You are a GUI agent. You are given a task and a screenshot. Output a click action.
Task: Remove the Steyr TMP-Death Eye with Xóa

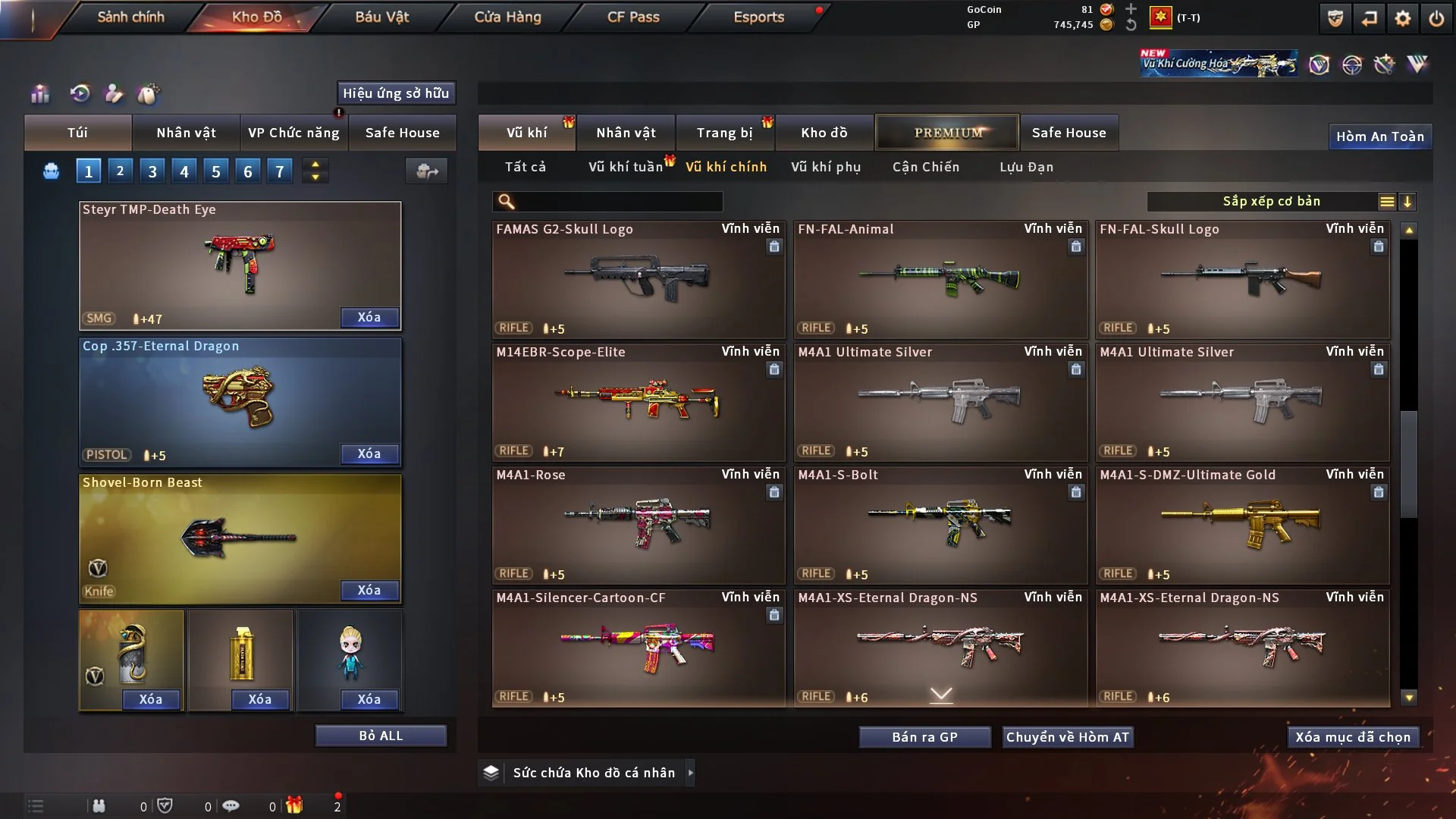[x=369, y=317]
